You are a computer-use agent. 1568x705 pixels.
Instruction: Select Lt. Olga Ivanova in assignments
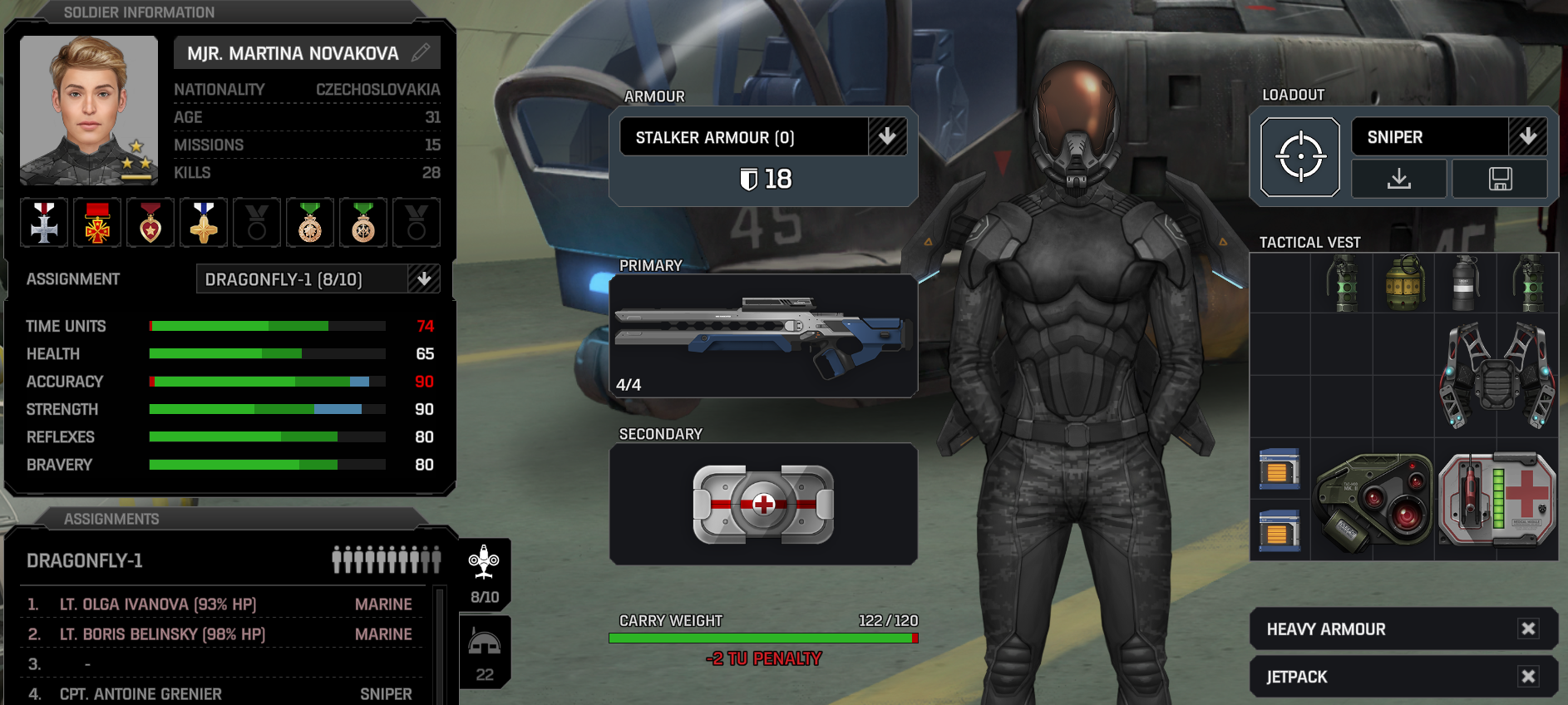coord(158,604)
